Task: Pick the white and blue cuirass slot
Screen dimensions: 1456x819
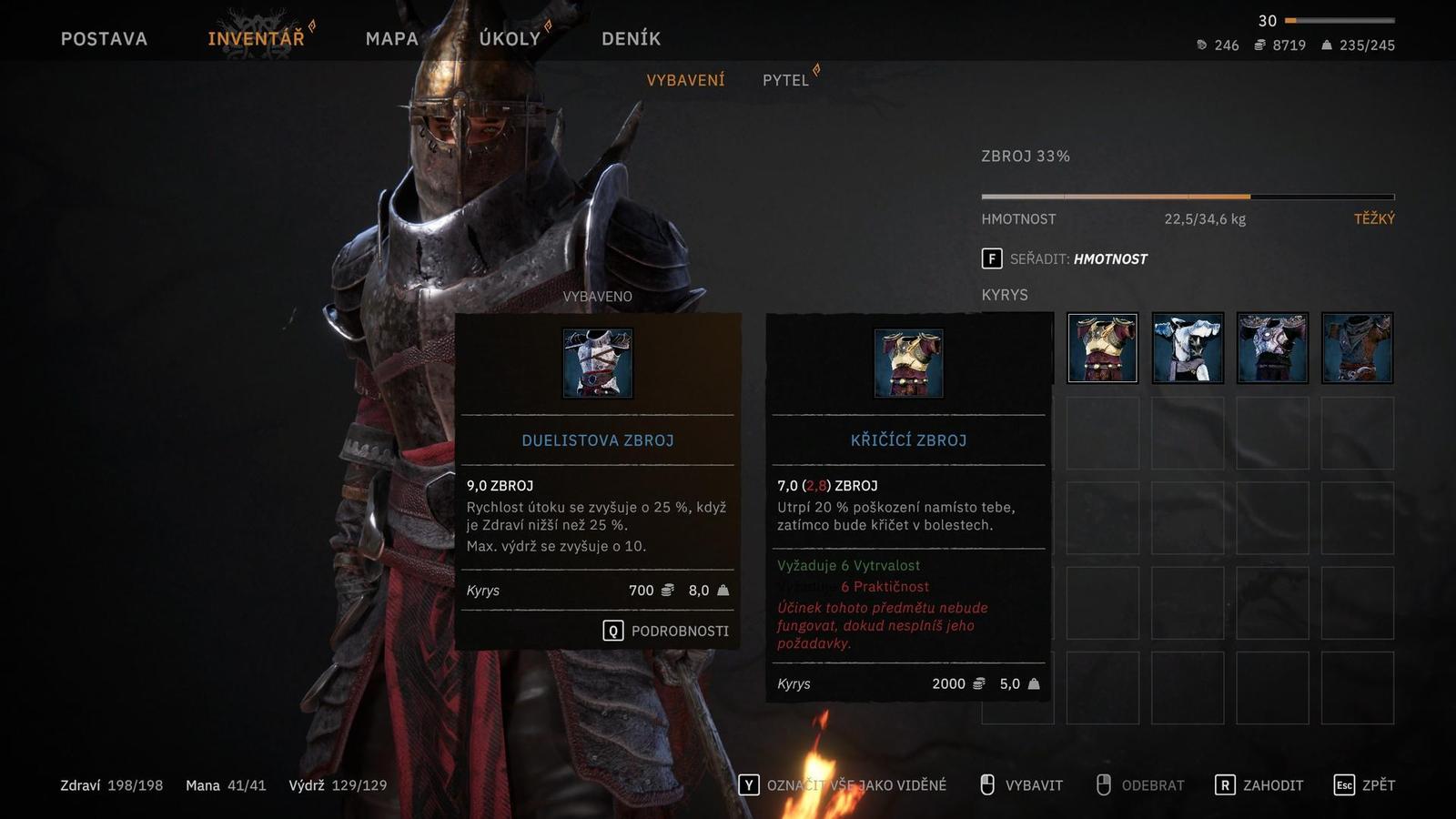Action: [x=1188, y=348]
